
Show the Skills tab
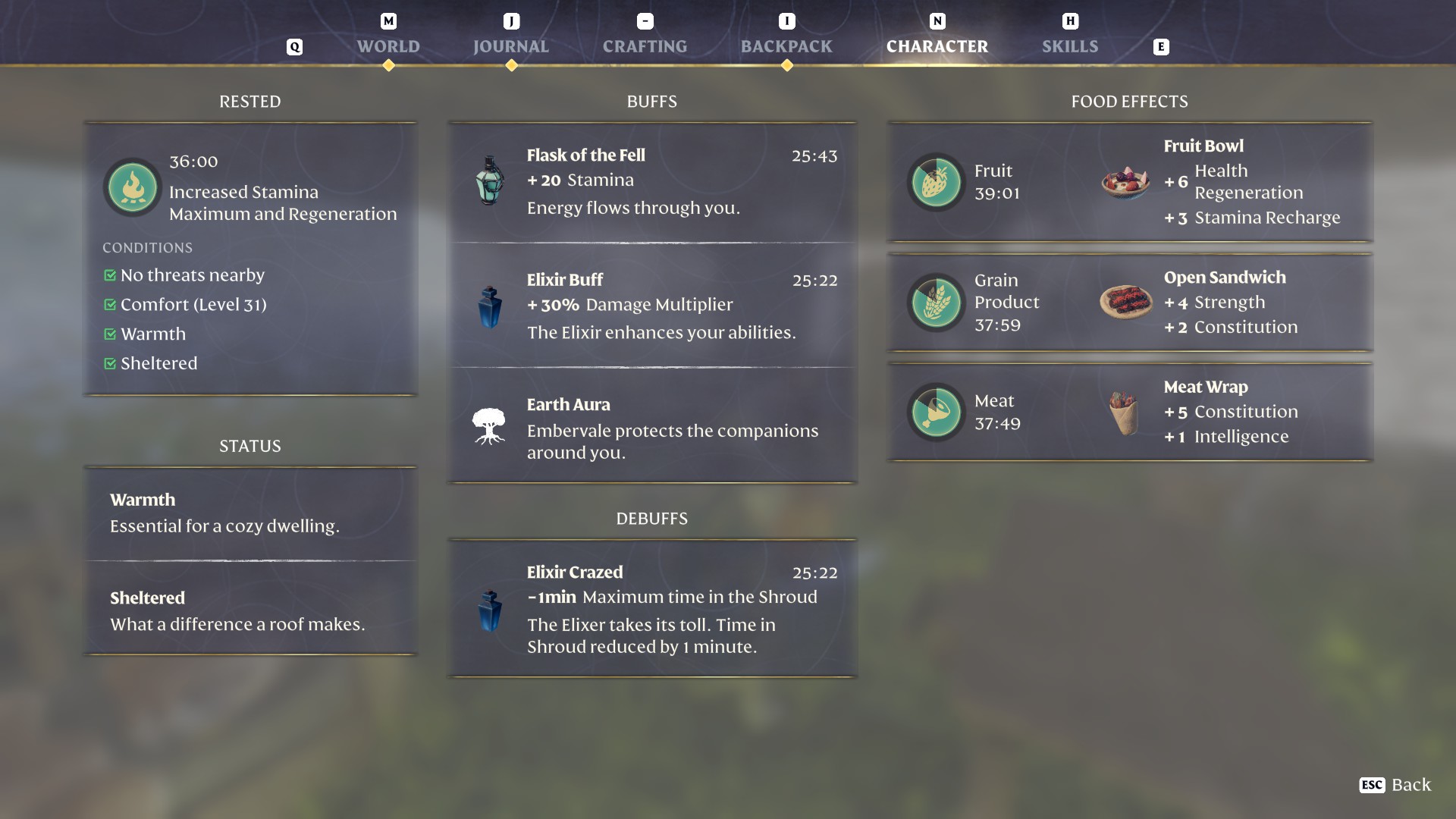(x=1069, y=46)
